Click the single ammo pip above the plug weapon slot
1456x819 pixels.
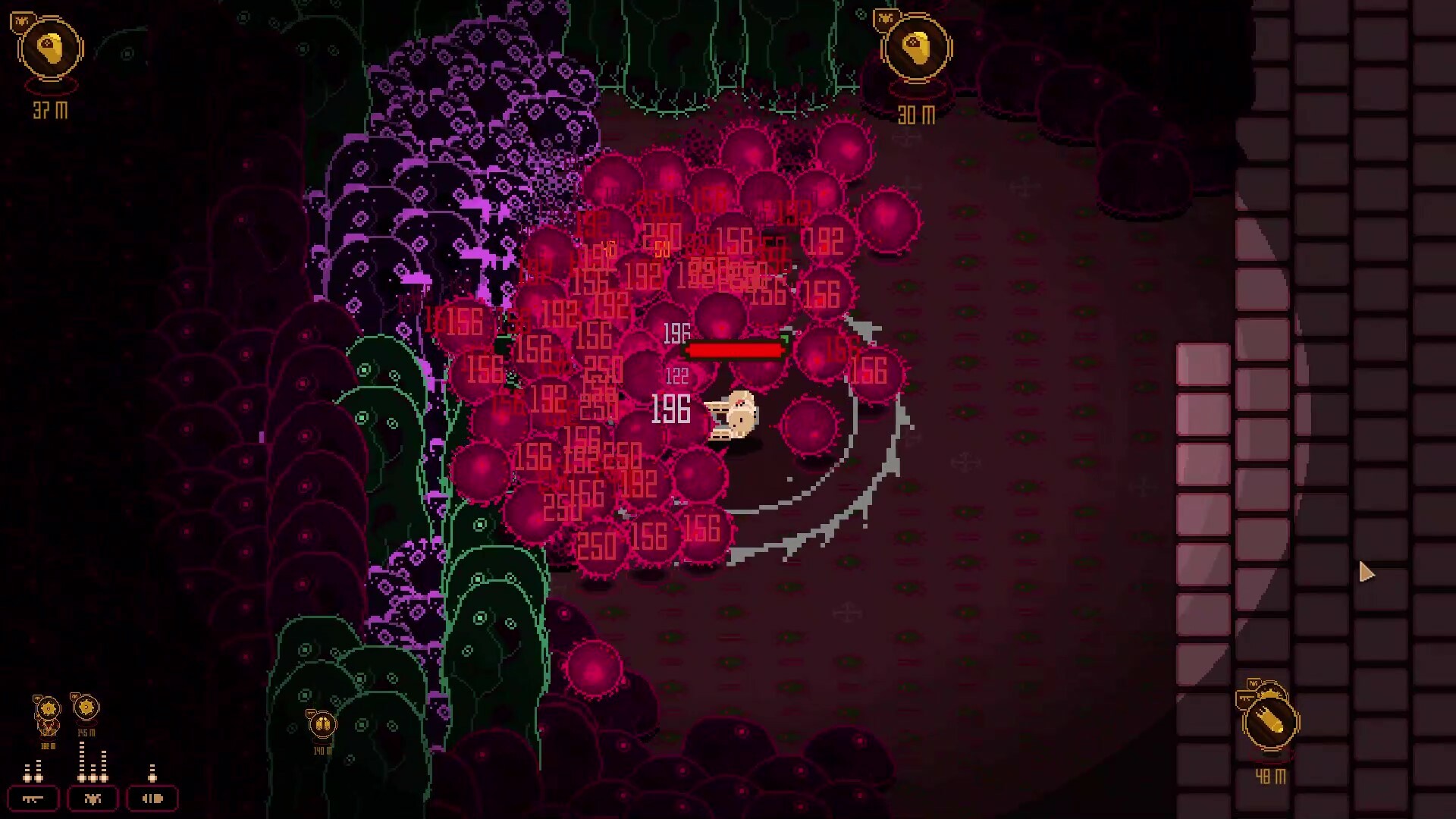point(152,772)
